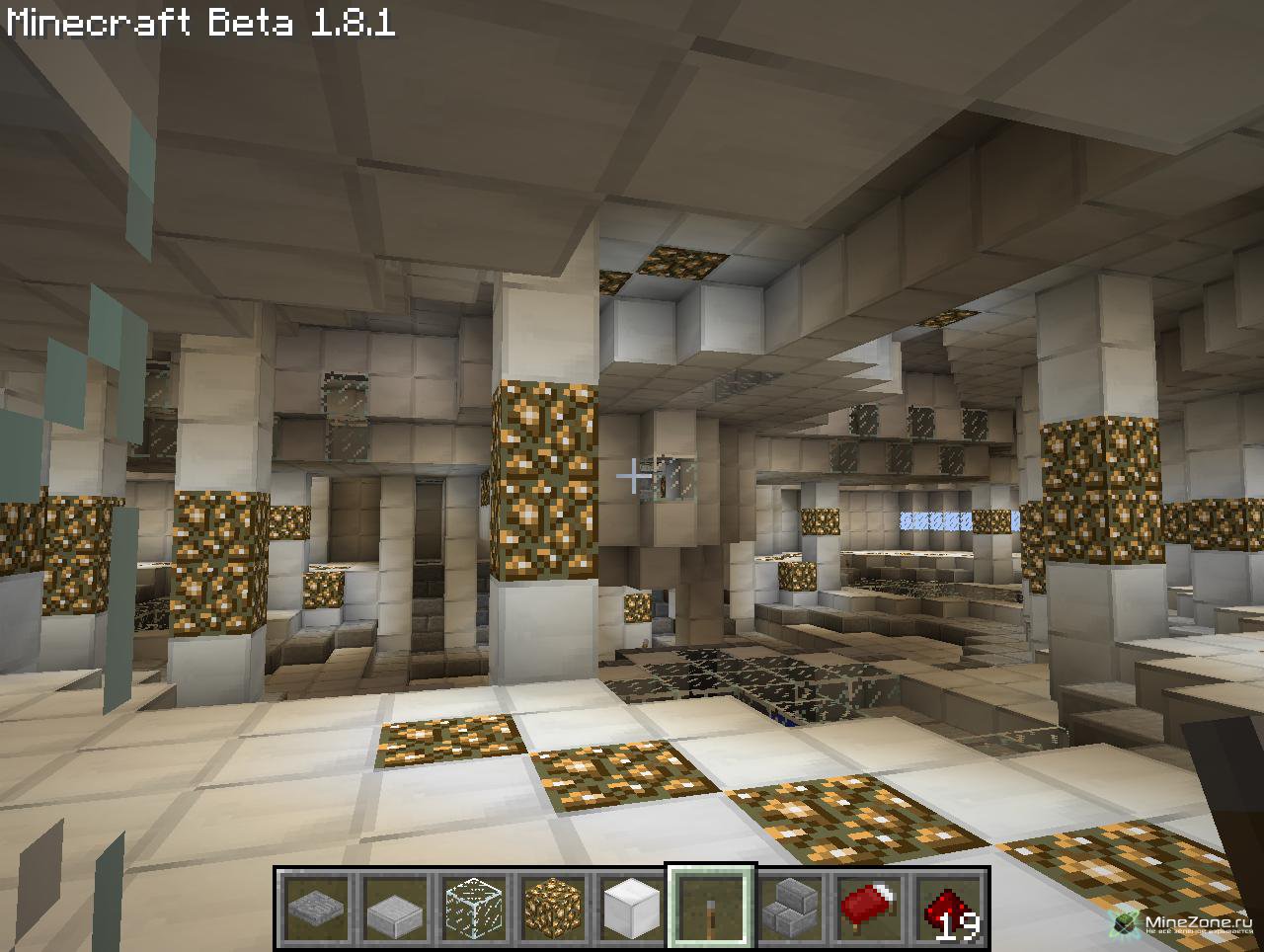The image size is (1264, 952).
Task: Select the white block hotbar slot
Action: (x=632, y=907)
